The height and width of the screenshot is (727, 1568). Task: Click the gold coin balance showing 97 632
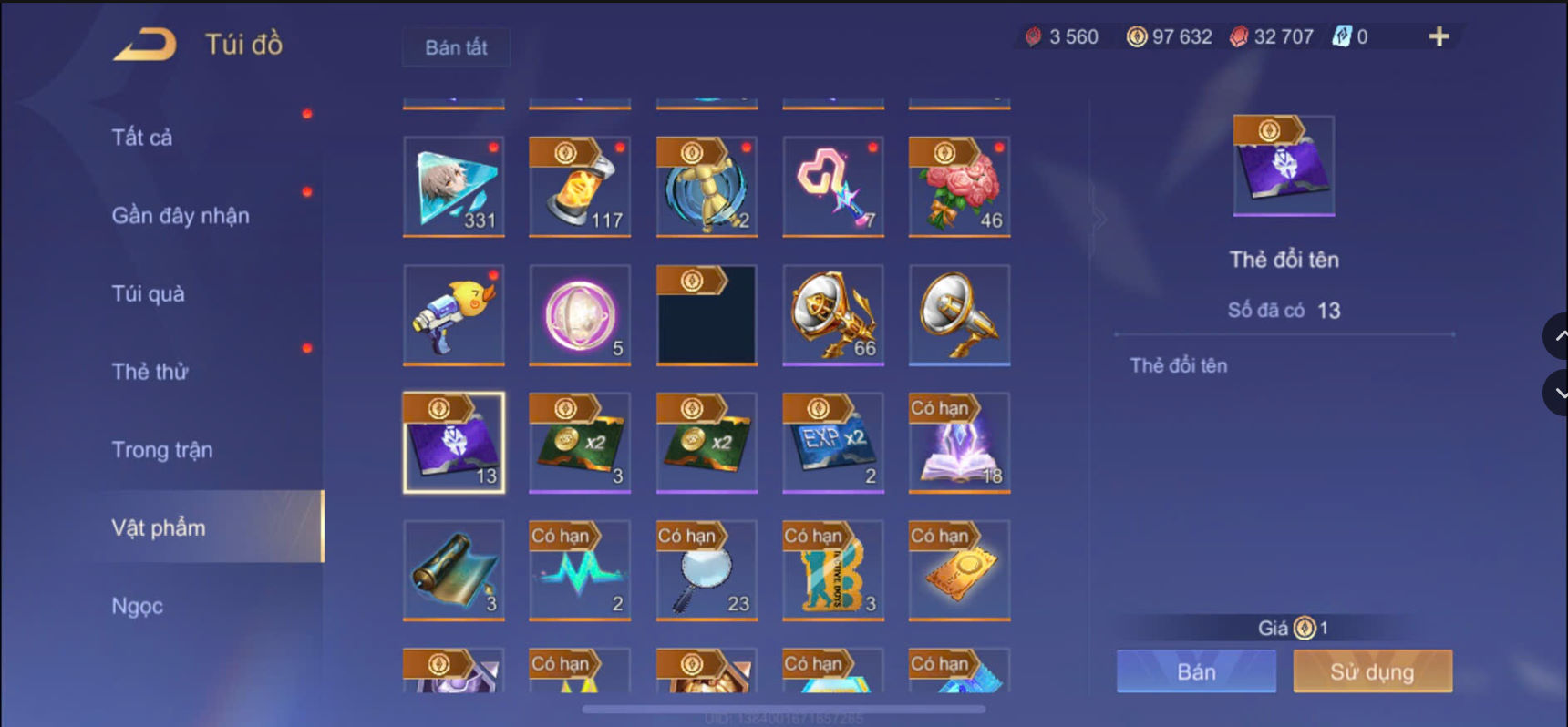click(1168, 36)
